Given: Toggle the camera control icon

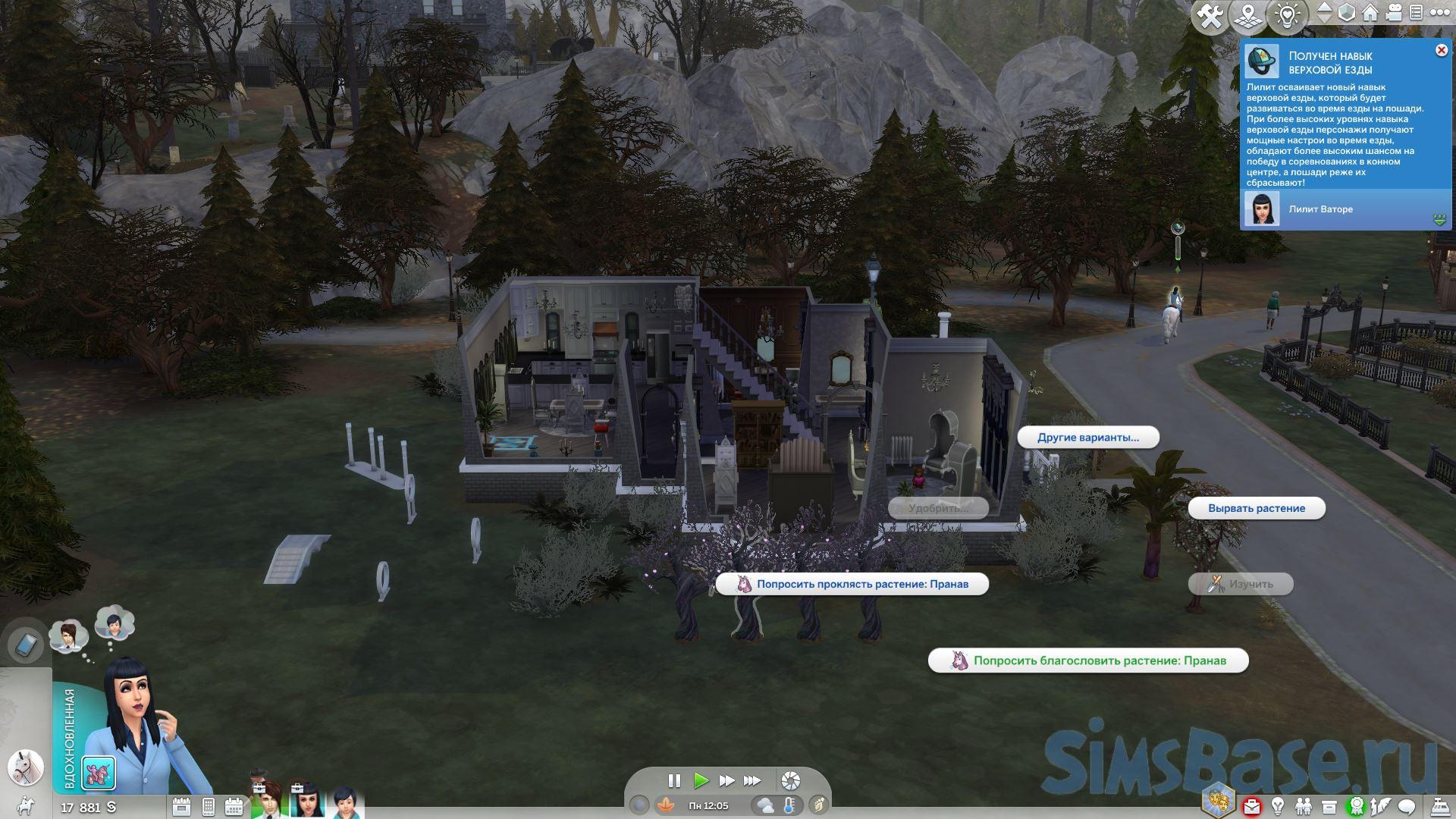Looking at the screenshot, I should pos(1394,13).
